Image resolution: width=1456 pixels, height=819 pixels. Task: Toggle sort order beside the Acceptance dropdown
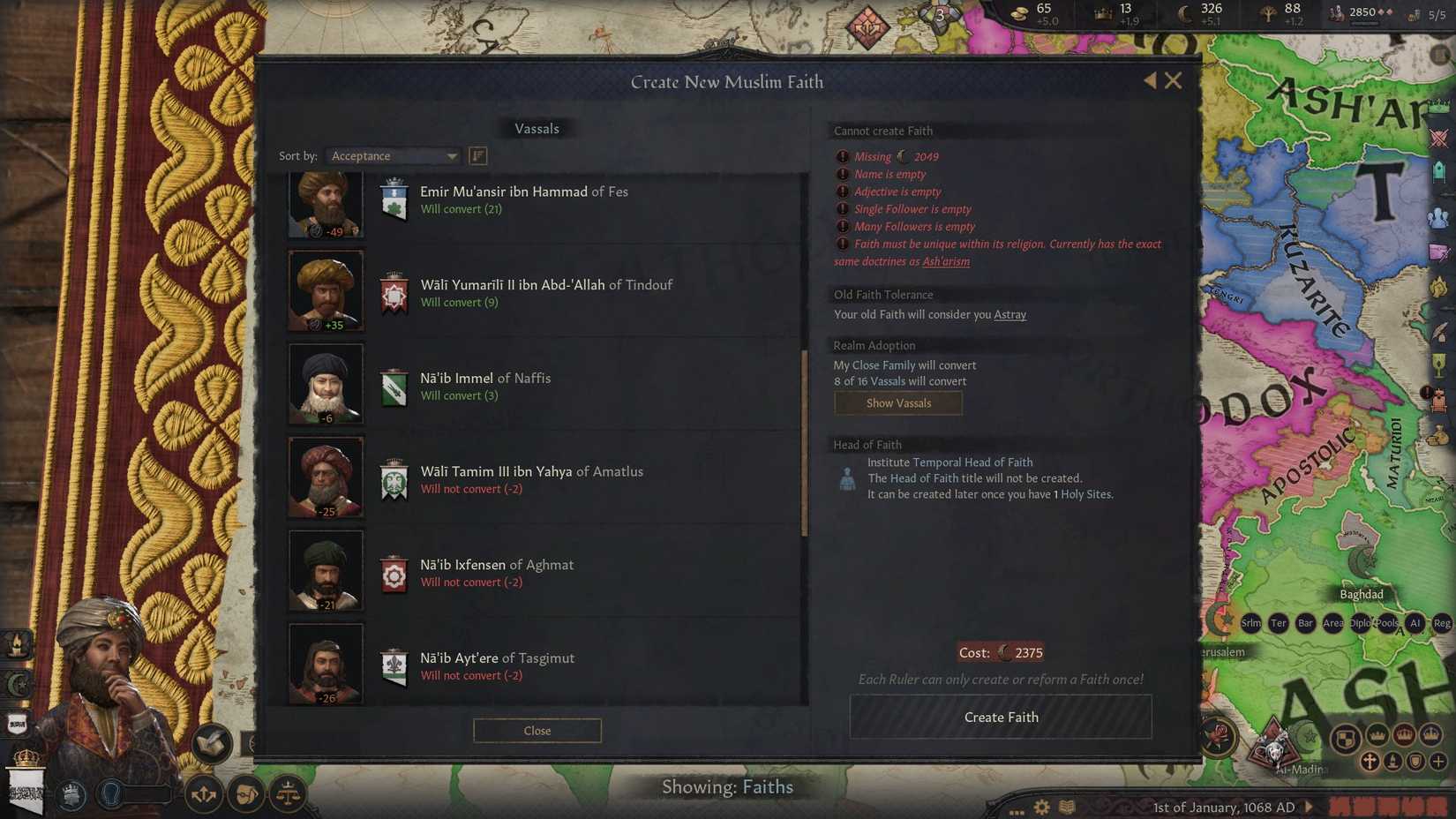477,155
